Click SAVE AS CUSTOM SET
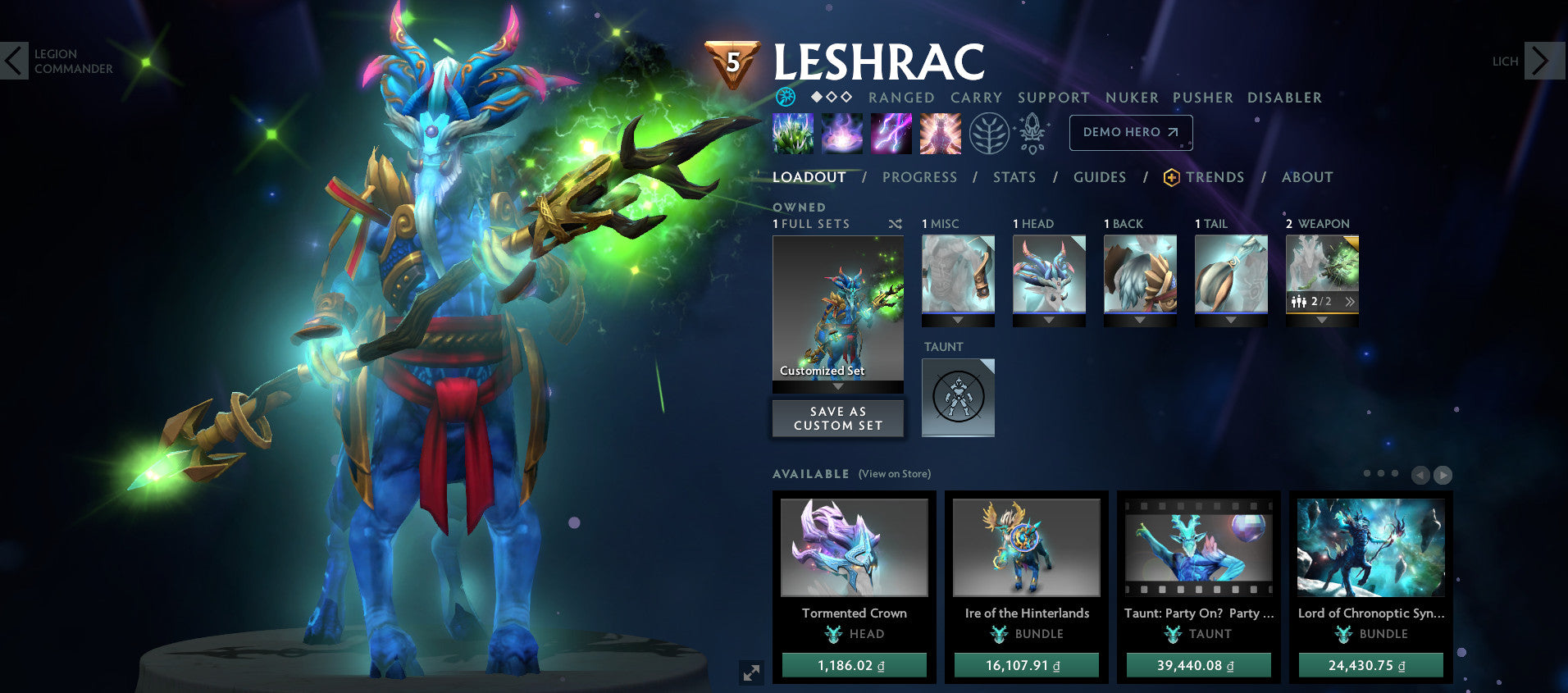This screenshot has height=693, width=1568. point(837,418)
